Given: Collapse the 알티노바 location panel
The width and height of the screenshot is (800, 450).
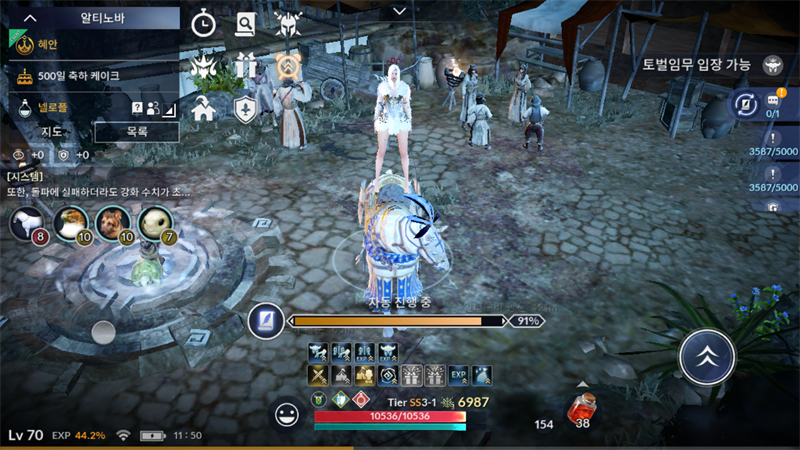Looking at the screenshot, I should [x=31, y=17].
